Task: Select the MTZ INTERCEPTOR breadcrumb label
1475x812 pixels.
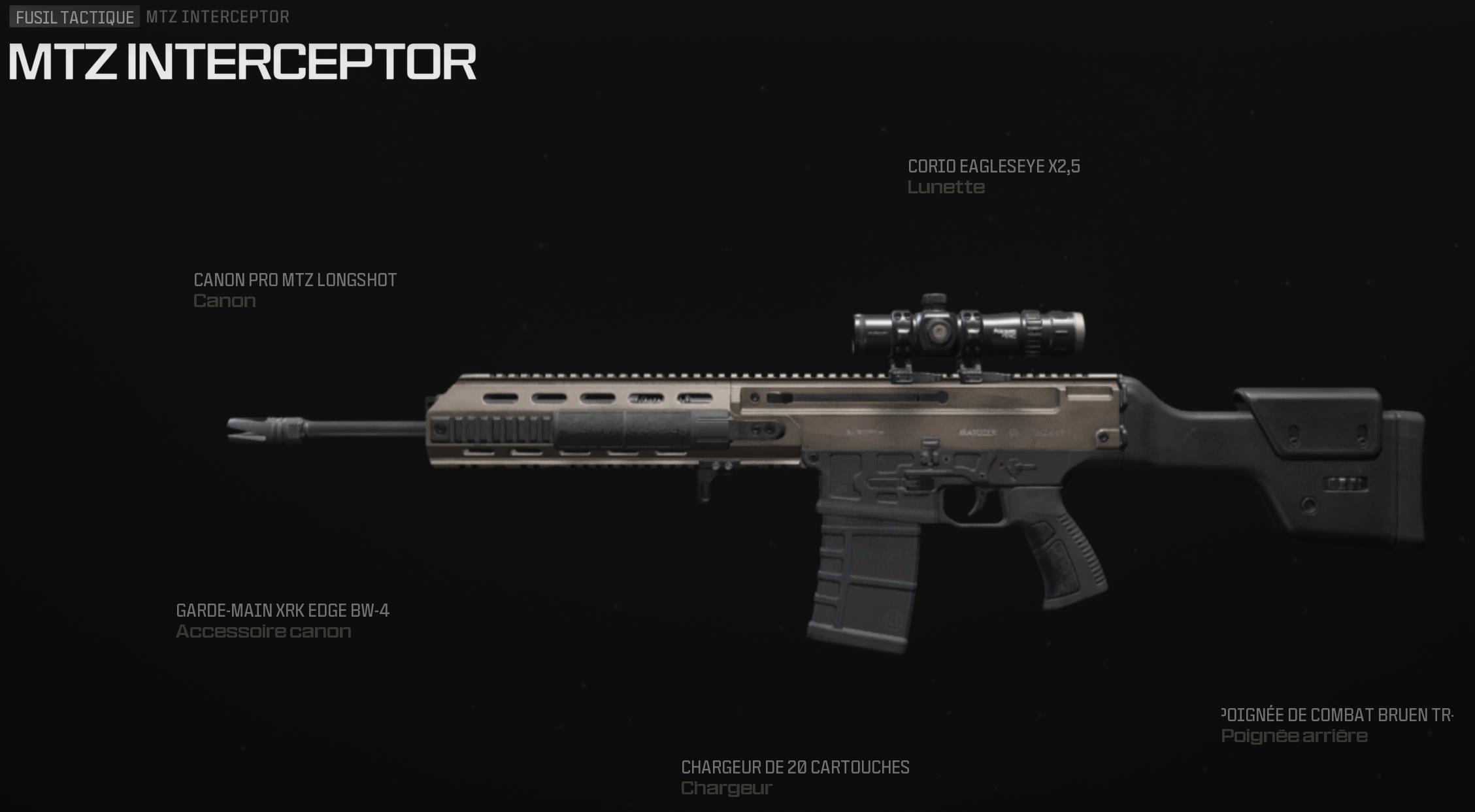Action: point(215,18)
